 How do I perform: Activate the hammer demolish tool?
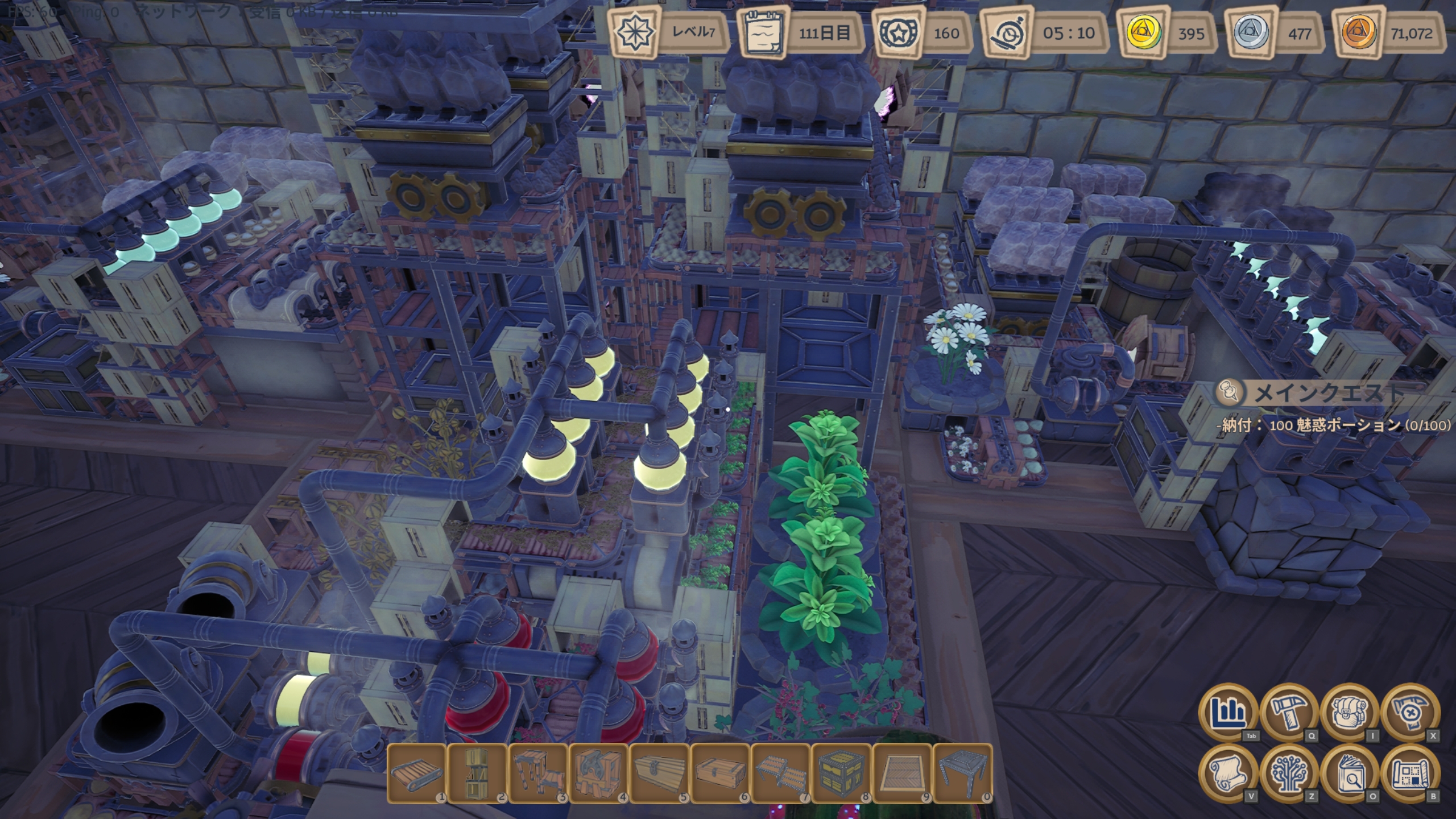(1410, 712)
